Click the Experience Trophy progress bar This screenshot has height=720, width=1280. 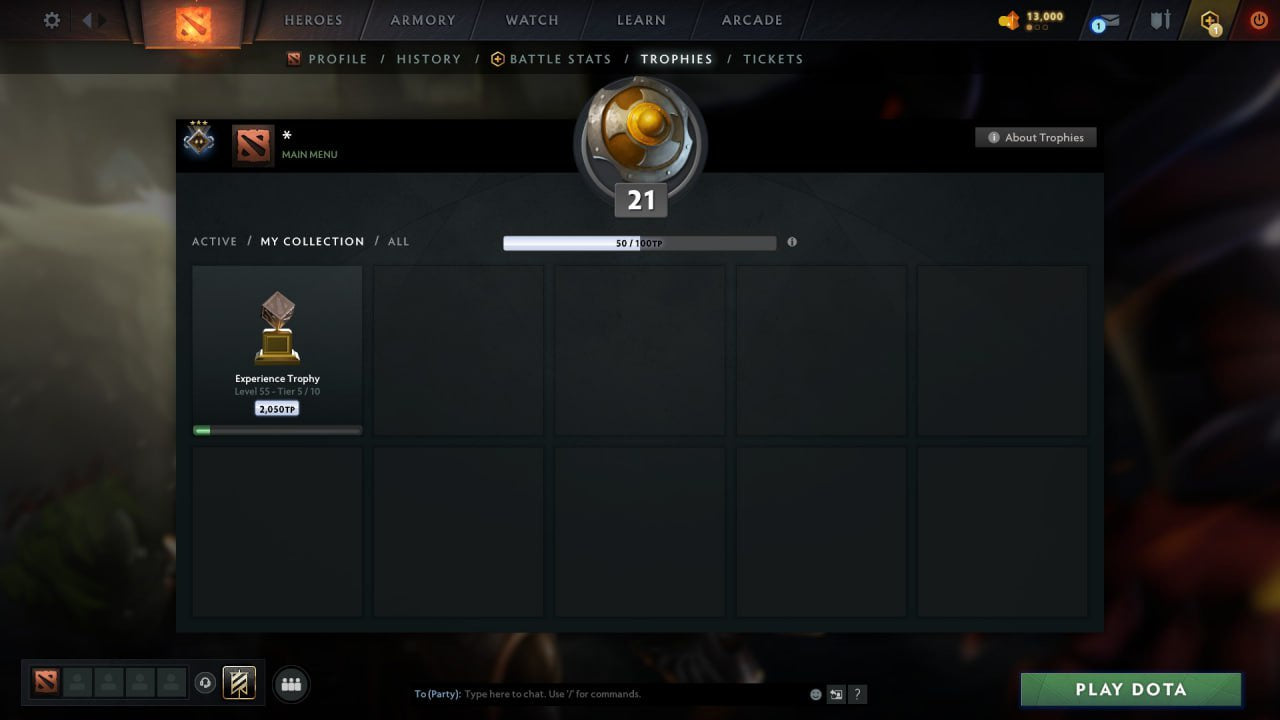click(x=277, y=430)
